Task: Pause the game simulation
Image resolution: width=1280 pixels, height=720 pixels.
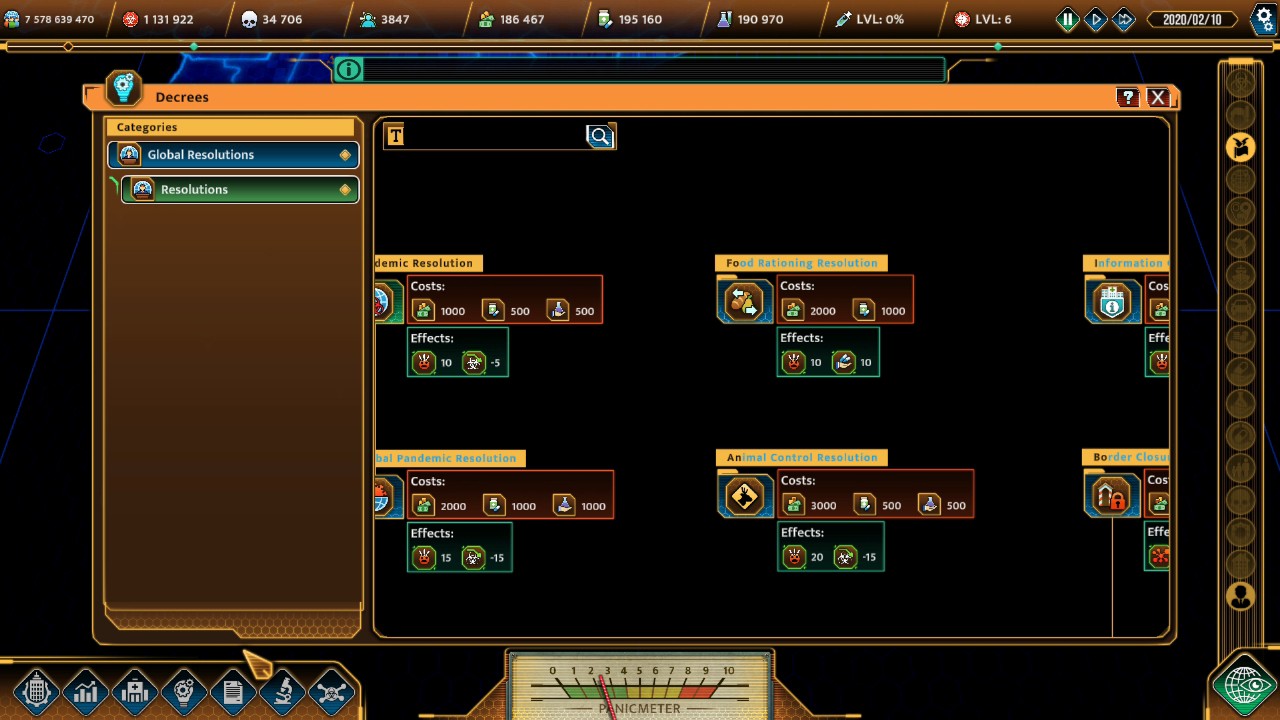Action: 1066,18
